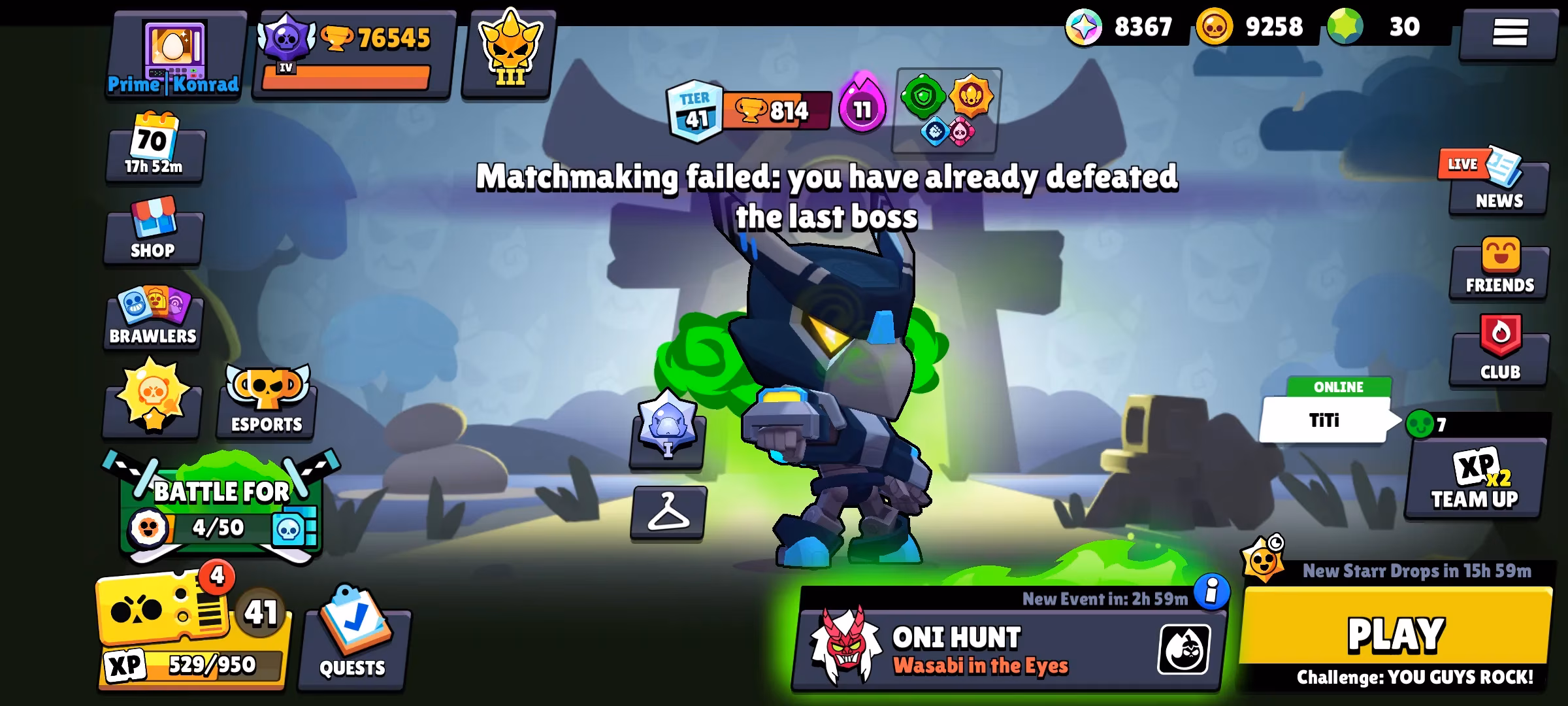Screen dimensions: 1568x706
Task: Open the Shop
Action: (153, 232)
